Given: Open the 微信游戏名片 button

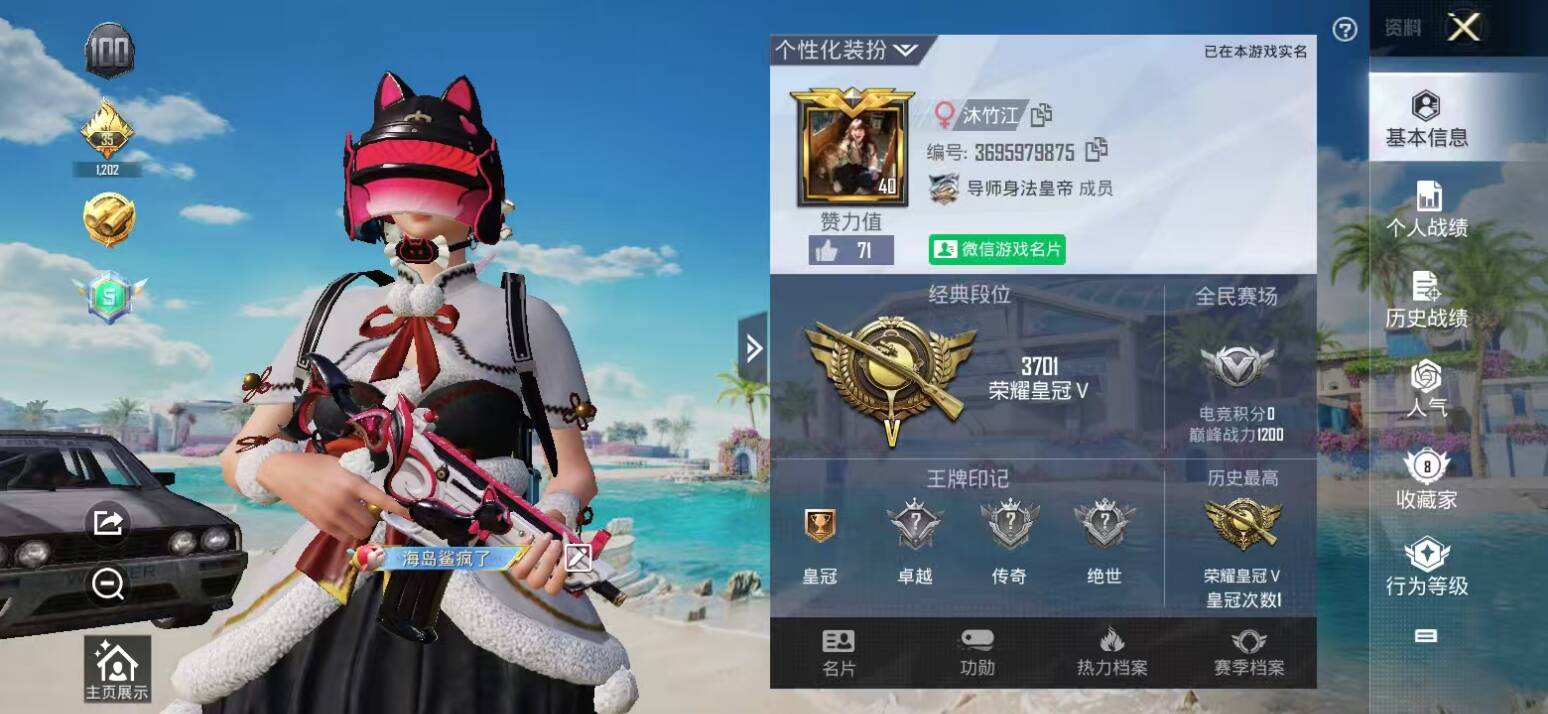Looking at the screenshot, I should click(x=997, y=250).
